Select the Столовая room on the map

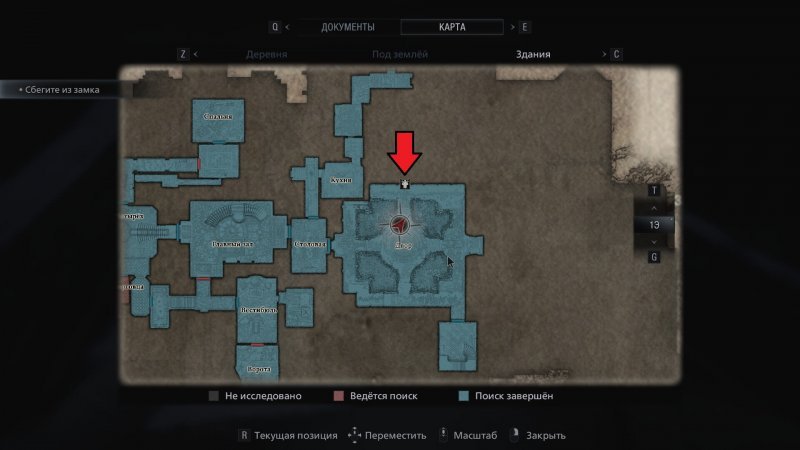click(310, 244)
